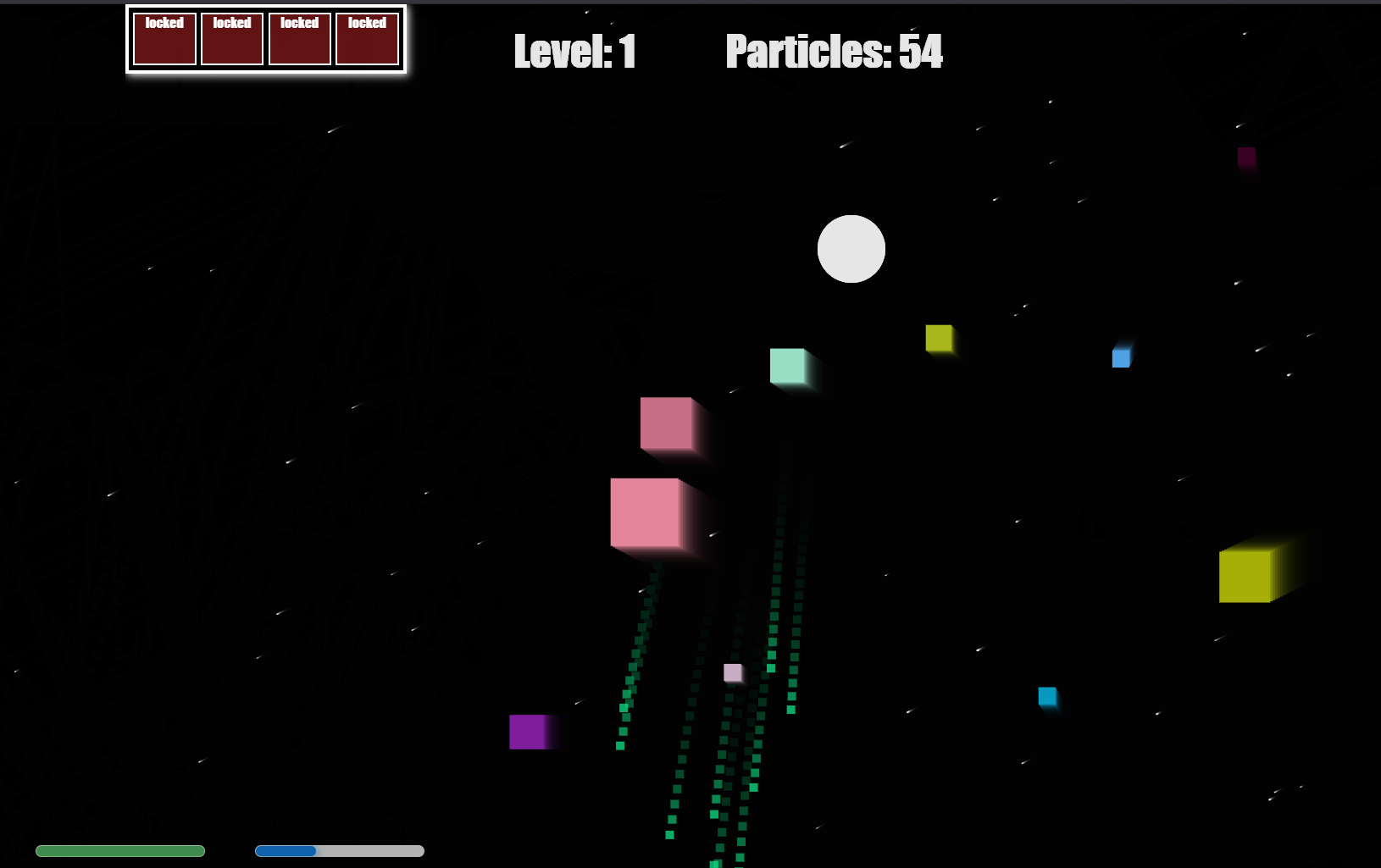This screenshot has width=1381, height=868.
Task: Click the fourth locked power-up slot
Action: click(x=368, y=38)
